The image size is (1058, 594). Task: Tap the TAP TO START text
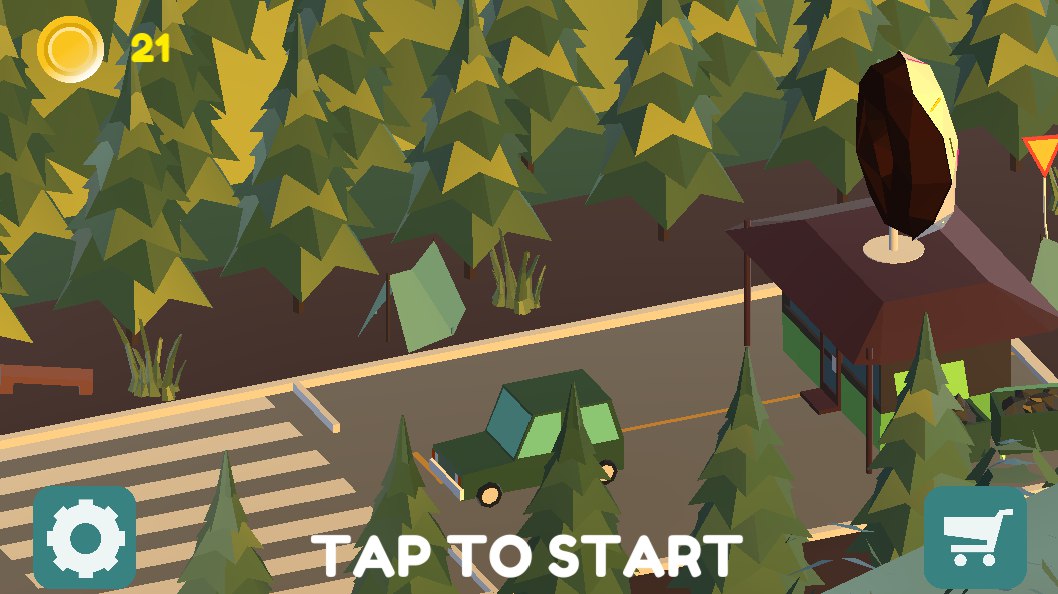pos(527,555)
